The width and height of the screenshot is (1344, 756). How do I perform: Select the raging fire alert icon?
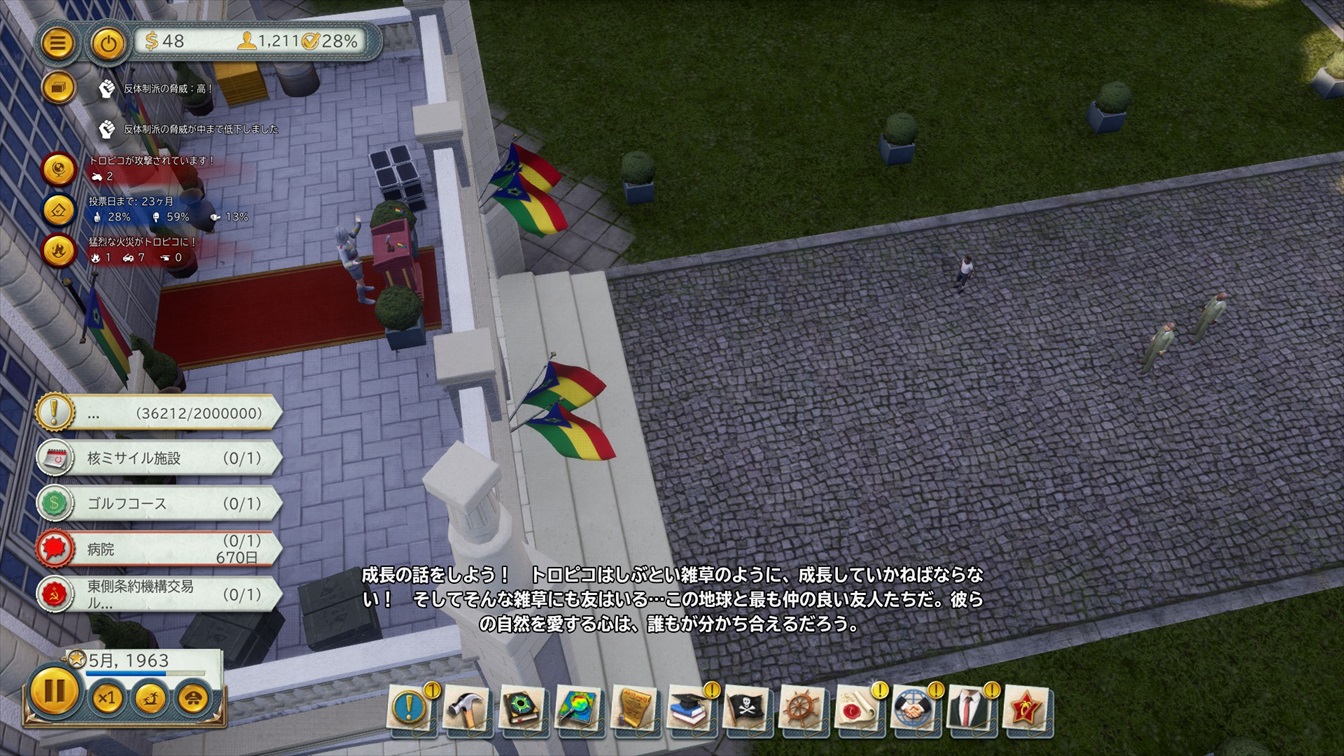click(x=59, y=250)
